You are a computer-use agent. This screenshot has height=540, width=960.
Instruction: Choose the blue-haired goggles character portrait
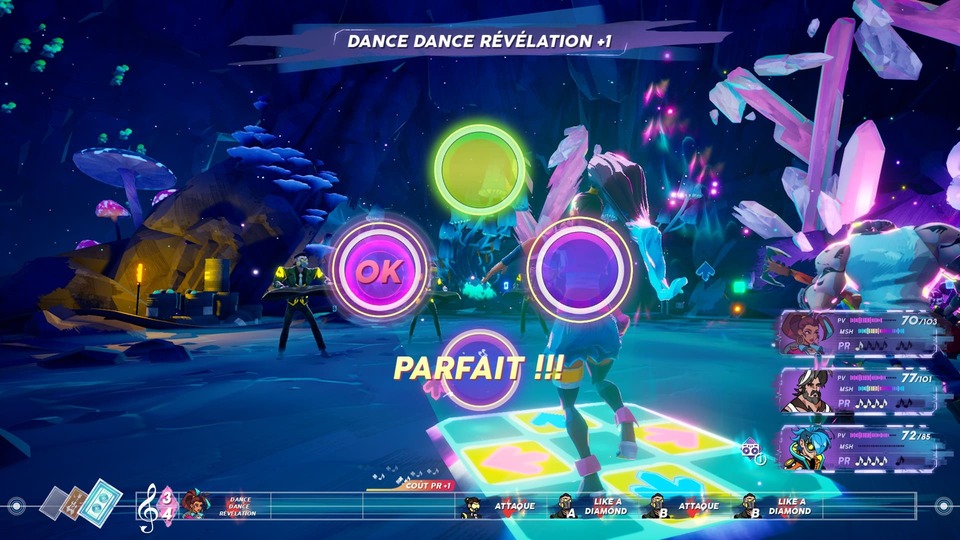805,446
